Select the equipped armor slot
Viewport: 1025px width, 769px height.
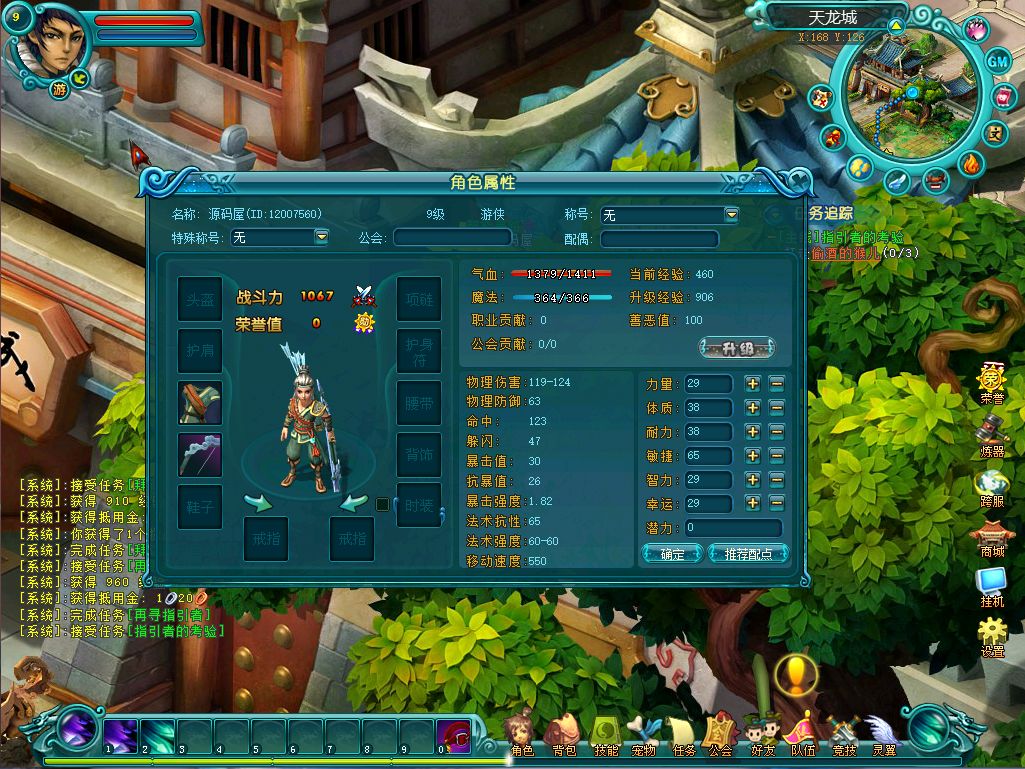click(200, 403)
